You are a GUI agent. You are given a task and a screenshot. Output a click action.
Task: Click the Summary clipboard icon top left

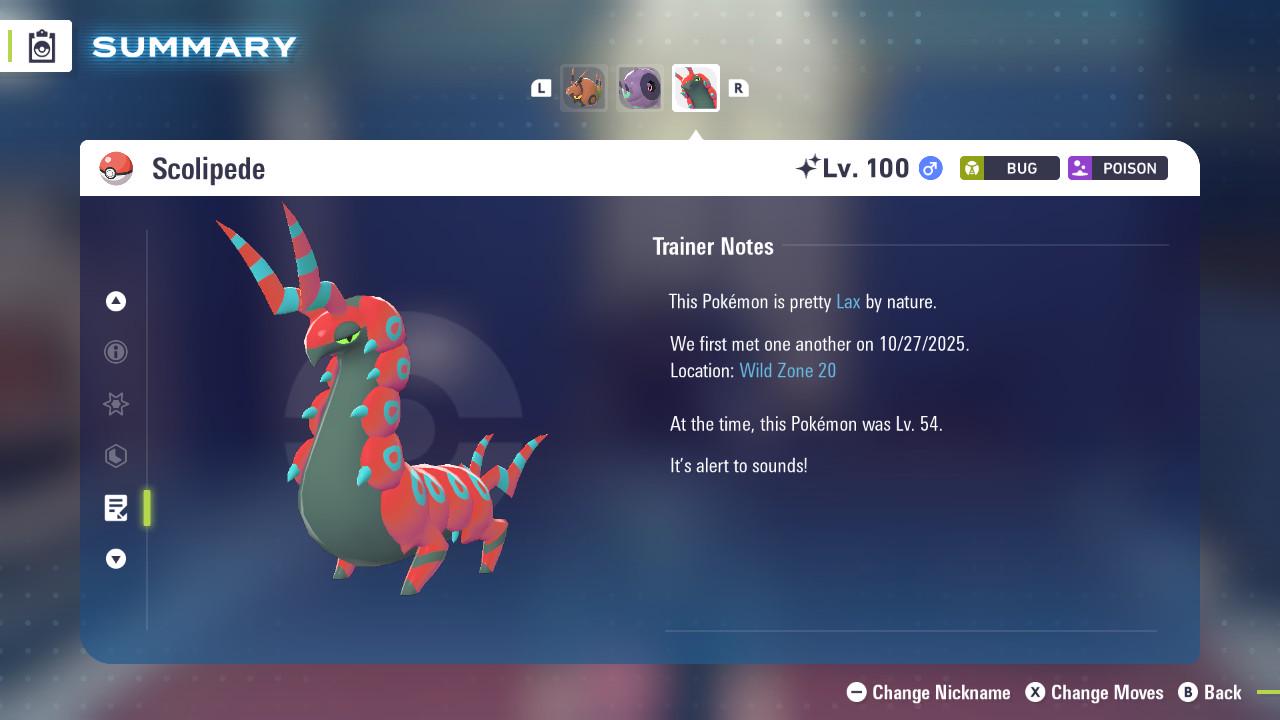coord(40,45)
